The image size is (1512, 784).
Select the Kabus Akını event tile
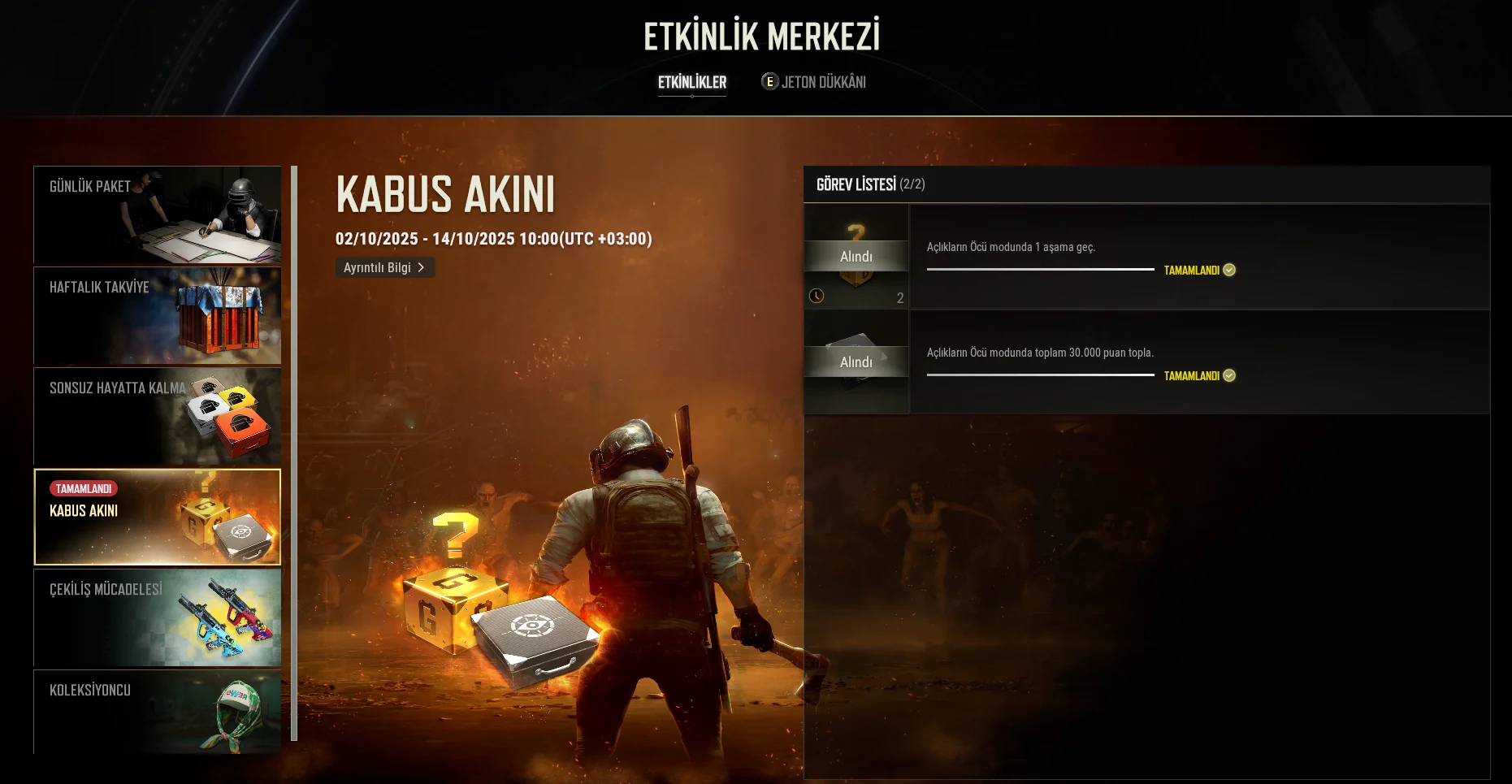[157, 517]
